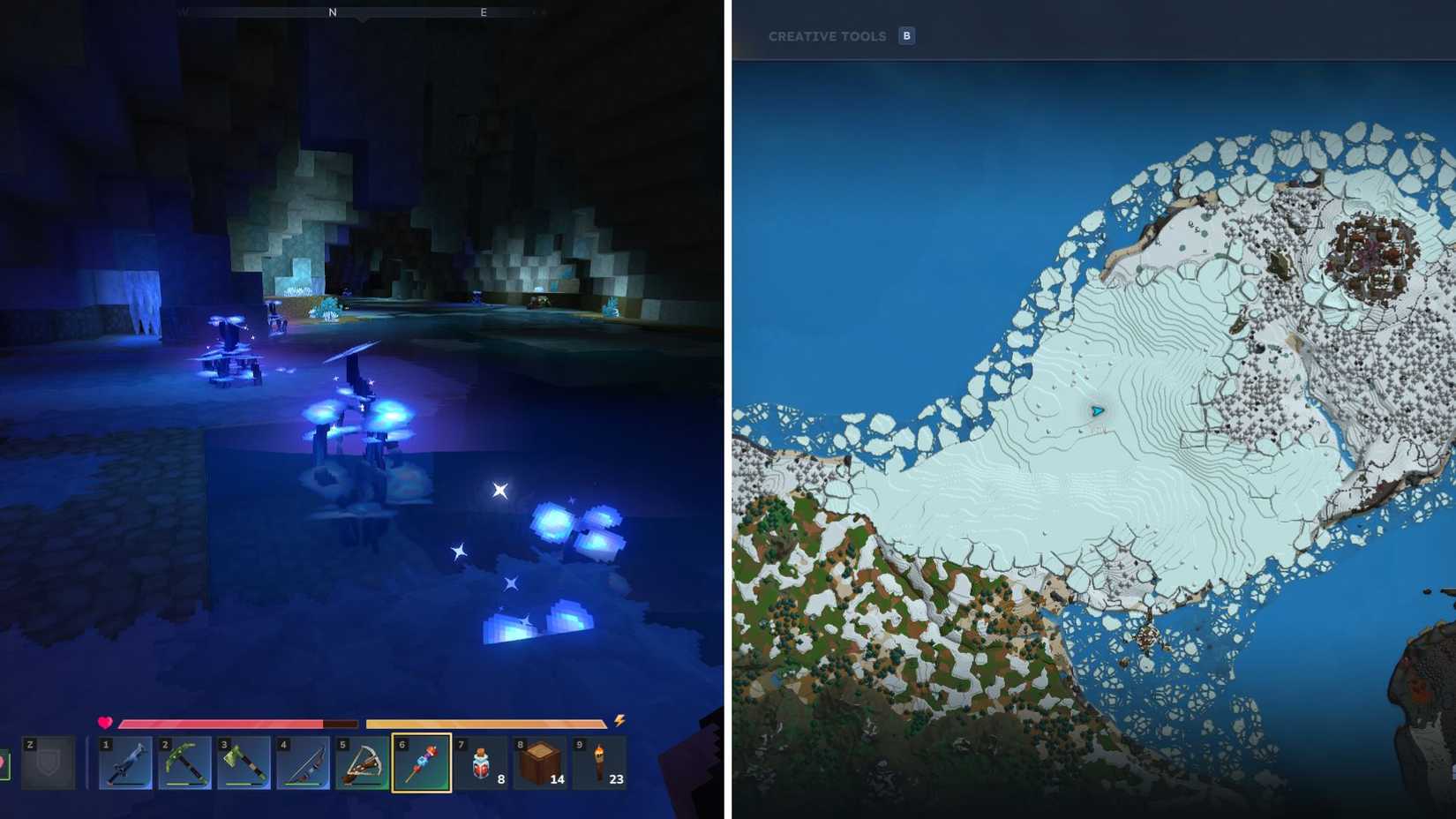
Task: Click the cyan player marker on the map
Action: pos(1097,409)
